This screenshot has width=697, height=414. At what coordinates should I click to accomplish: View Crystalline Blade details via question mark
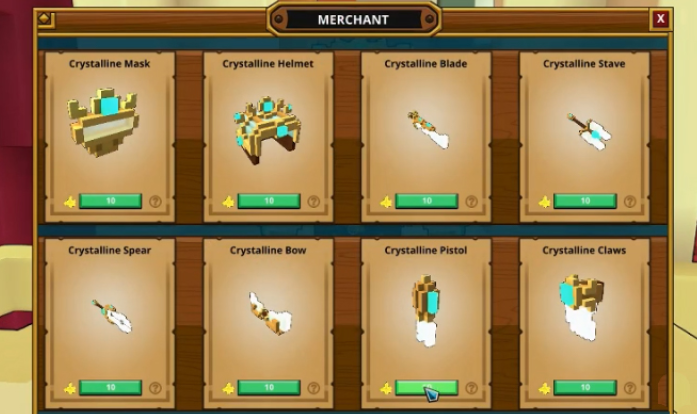471,201
